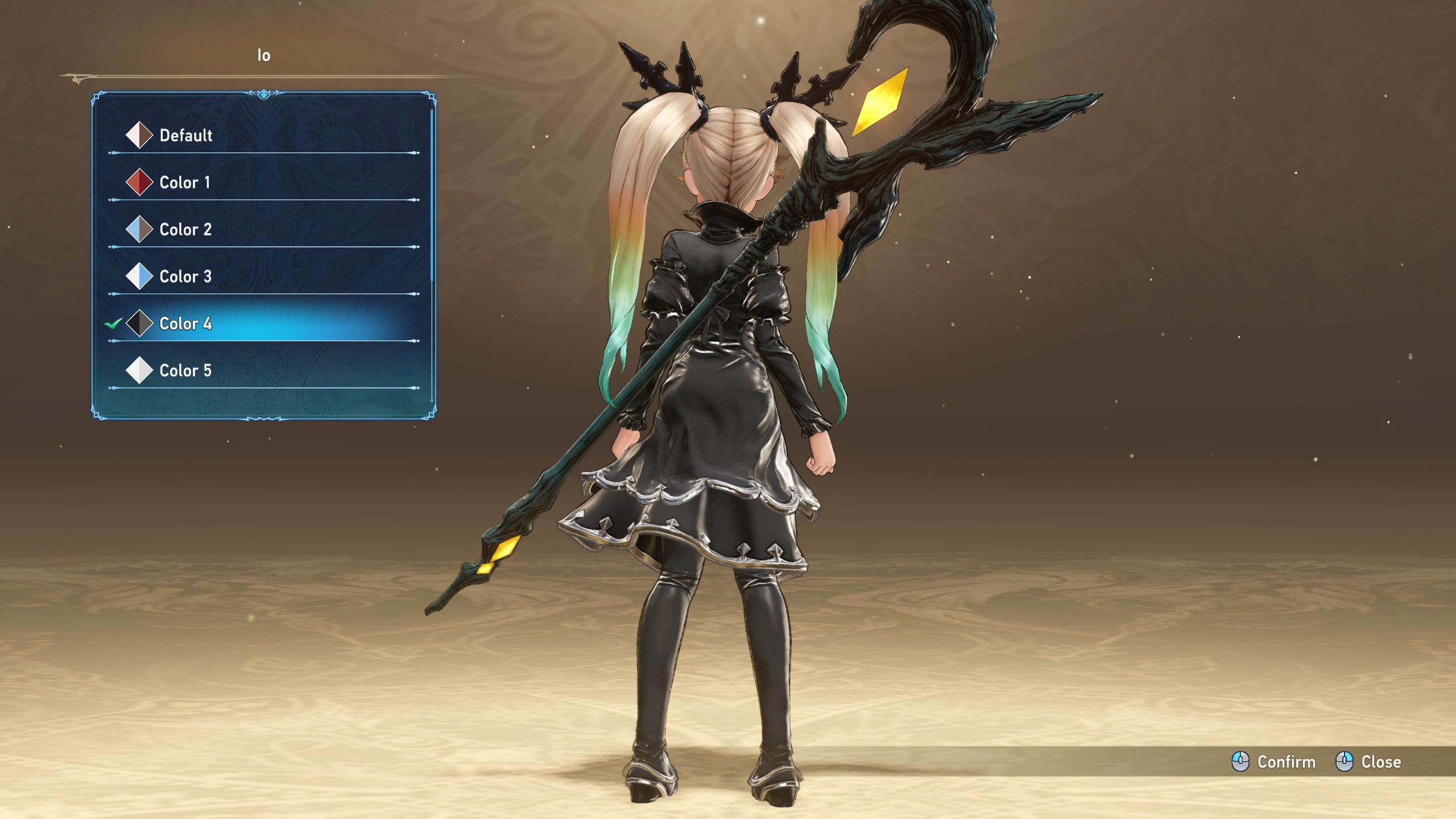This screenshot has height=819, width=1456.
Task: Close the color selection menu
Action: [1368, 762]
